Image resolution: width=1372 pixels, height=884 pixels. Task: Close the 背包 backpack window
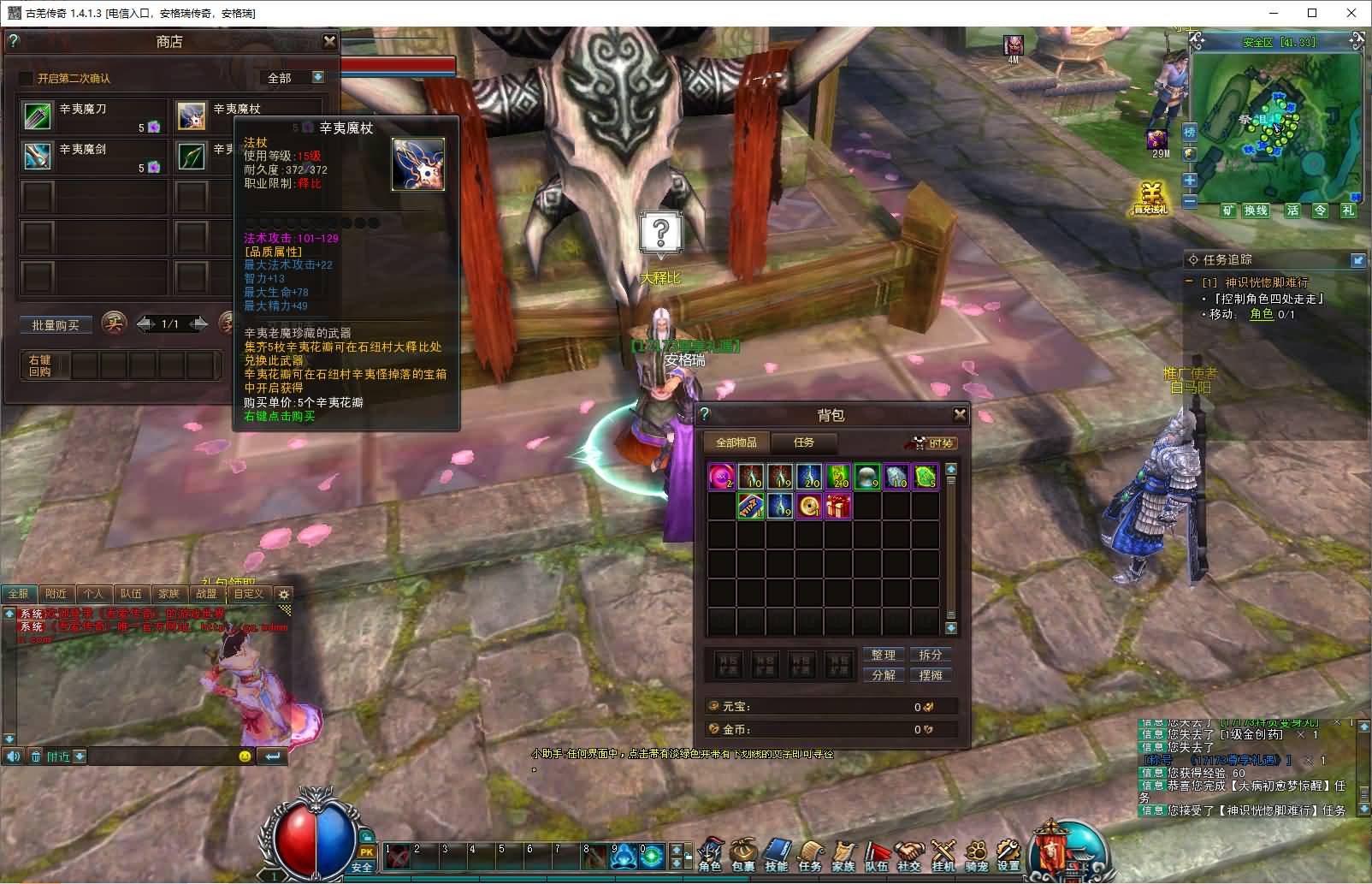point(960,415)
